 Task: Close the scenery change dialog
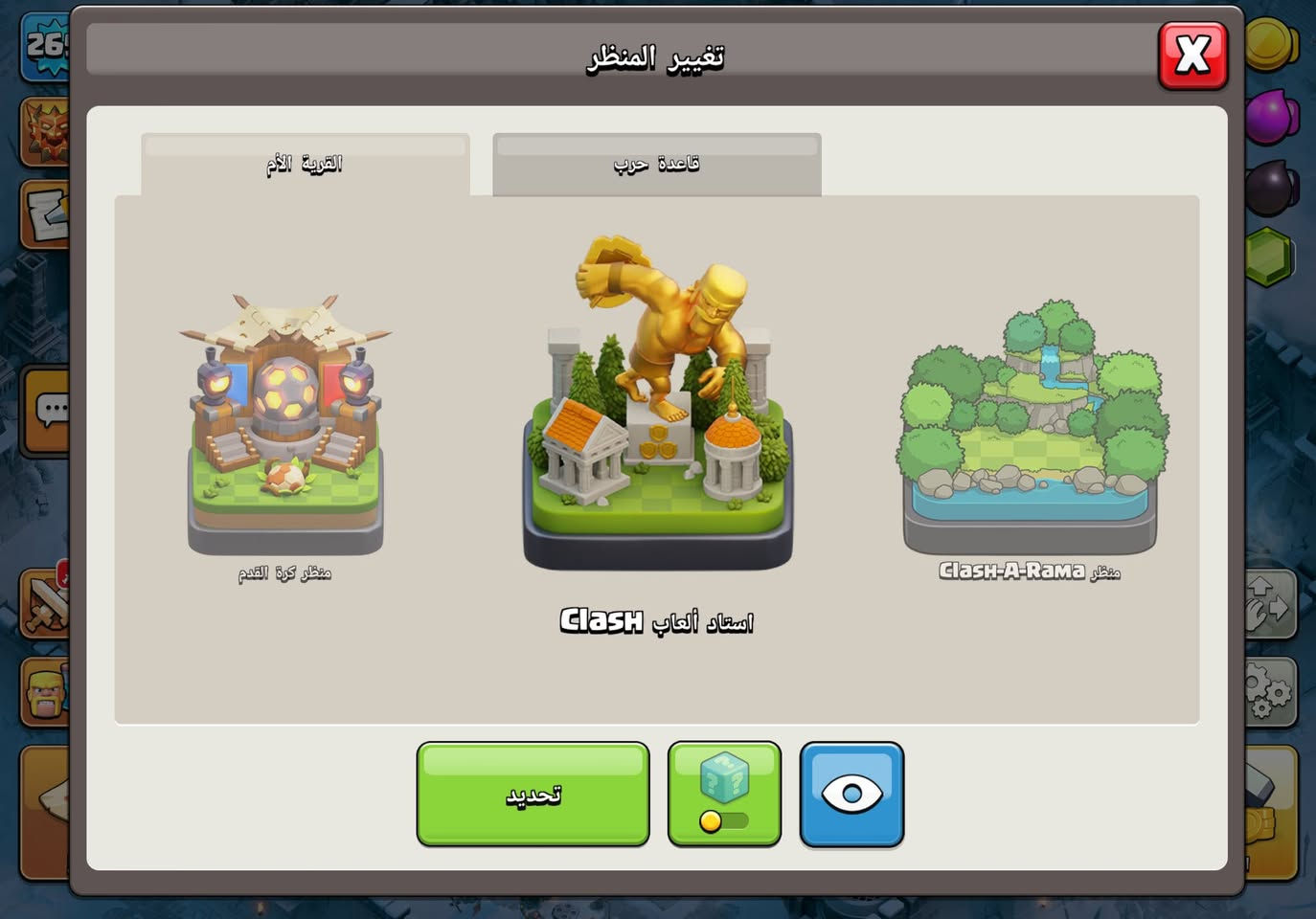1191,56
